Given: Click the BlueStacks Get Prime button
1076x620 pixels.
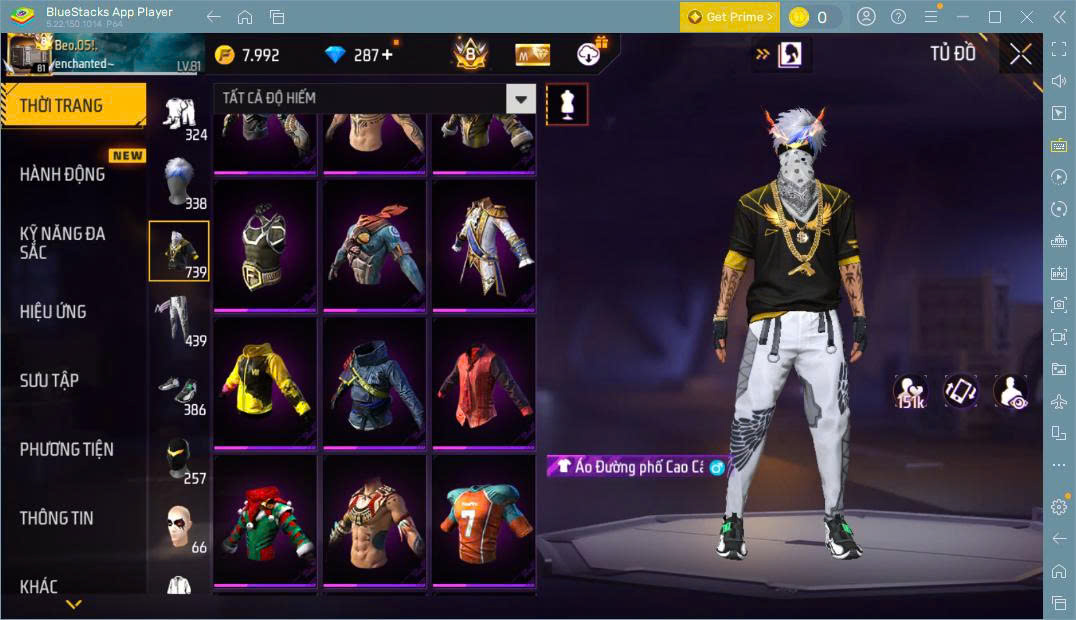Looking at the screenshot, I should (x=730, y=17).
